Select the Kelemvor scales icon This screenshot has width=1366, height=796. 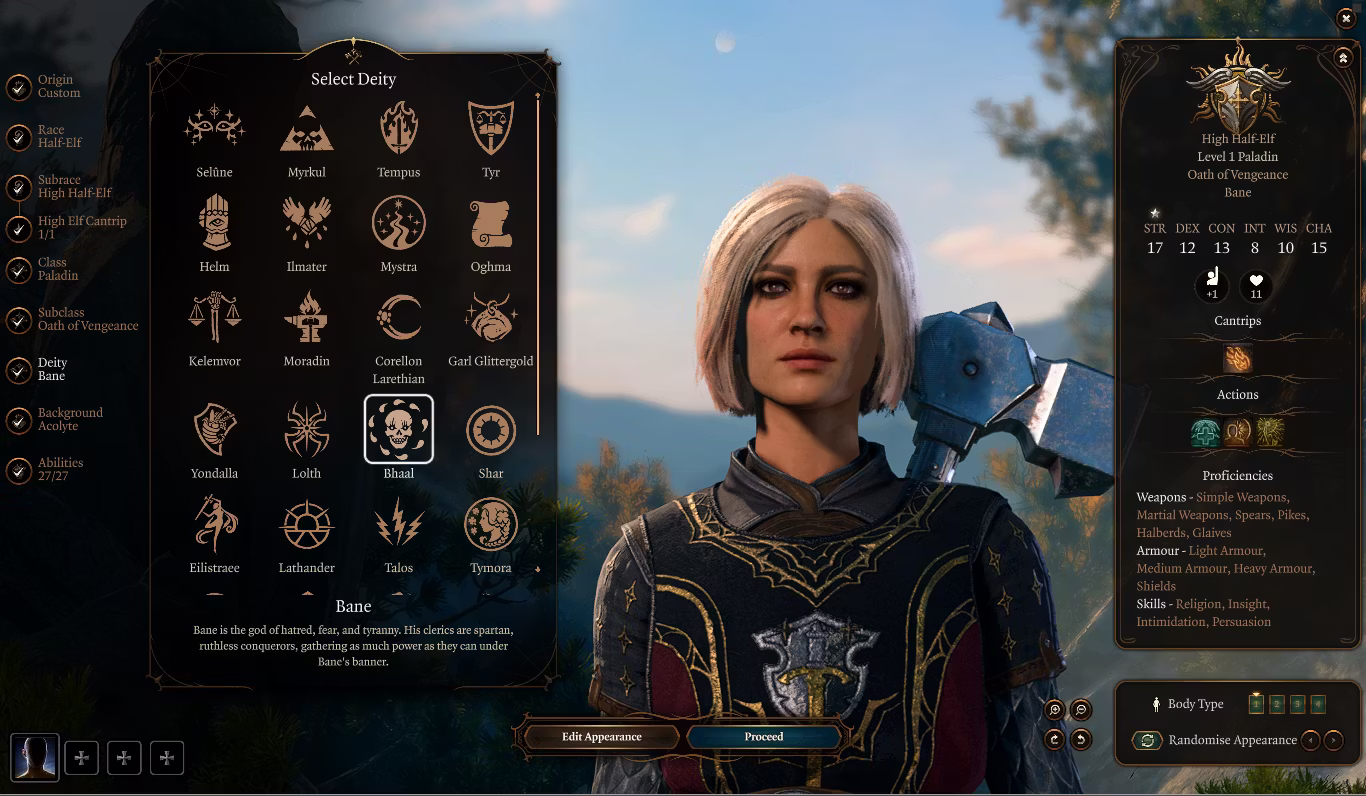(x=214, y=317)
